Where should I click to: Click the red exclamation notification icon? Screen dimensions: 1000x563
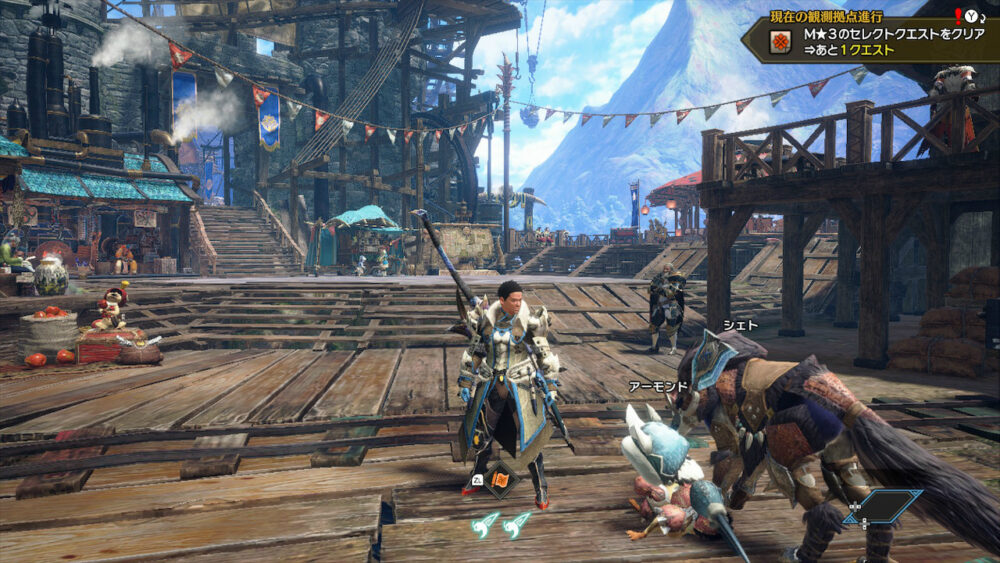click(957, 15)
